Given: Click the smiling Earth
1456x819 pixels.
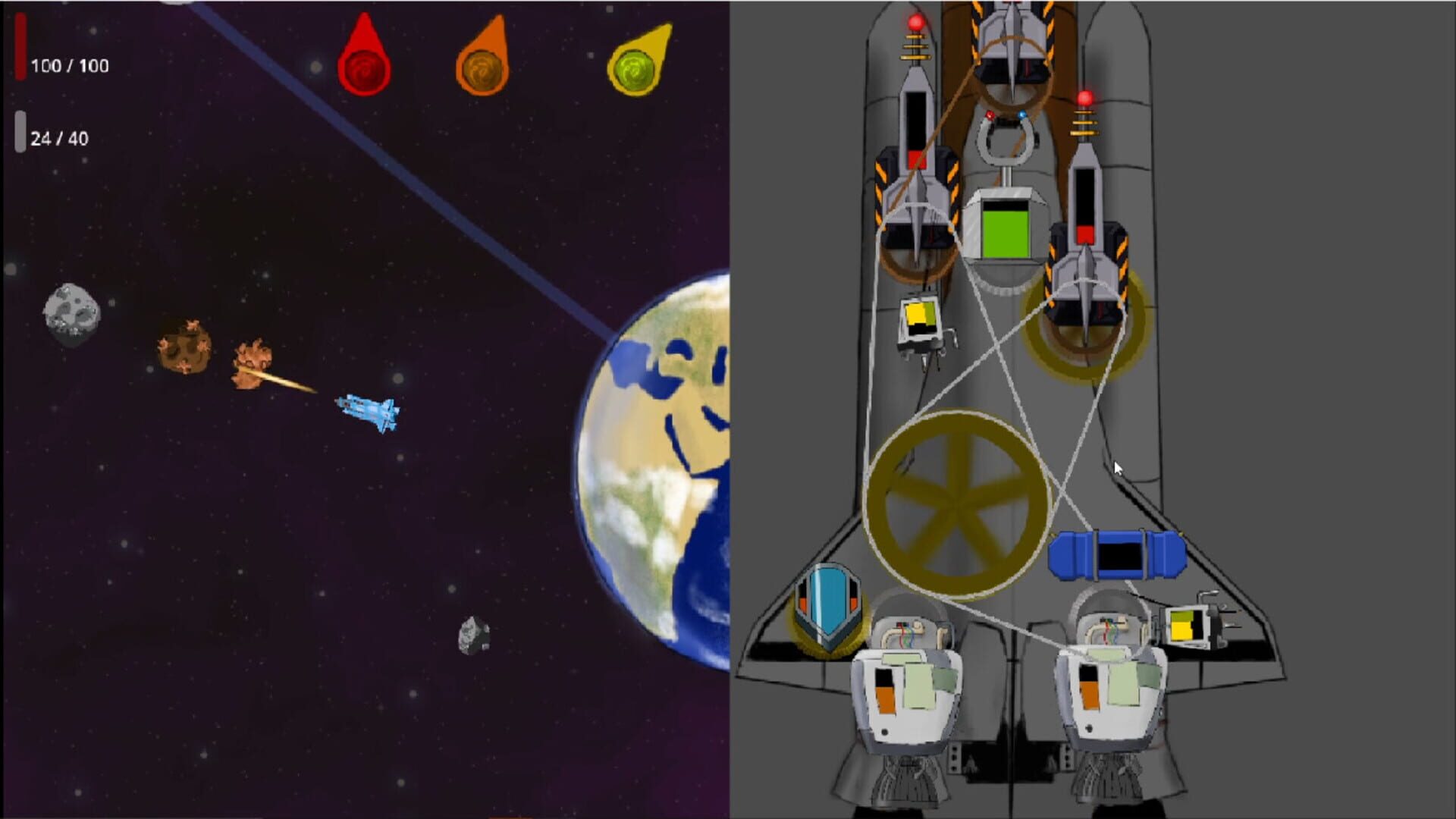Looking at the screenshot, I should 666,455.
